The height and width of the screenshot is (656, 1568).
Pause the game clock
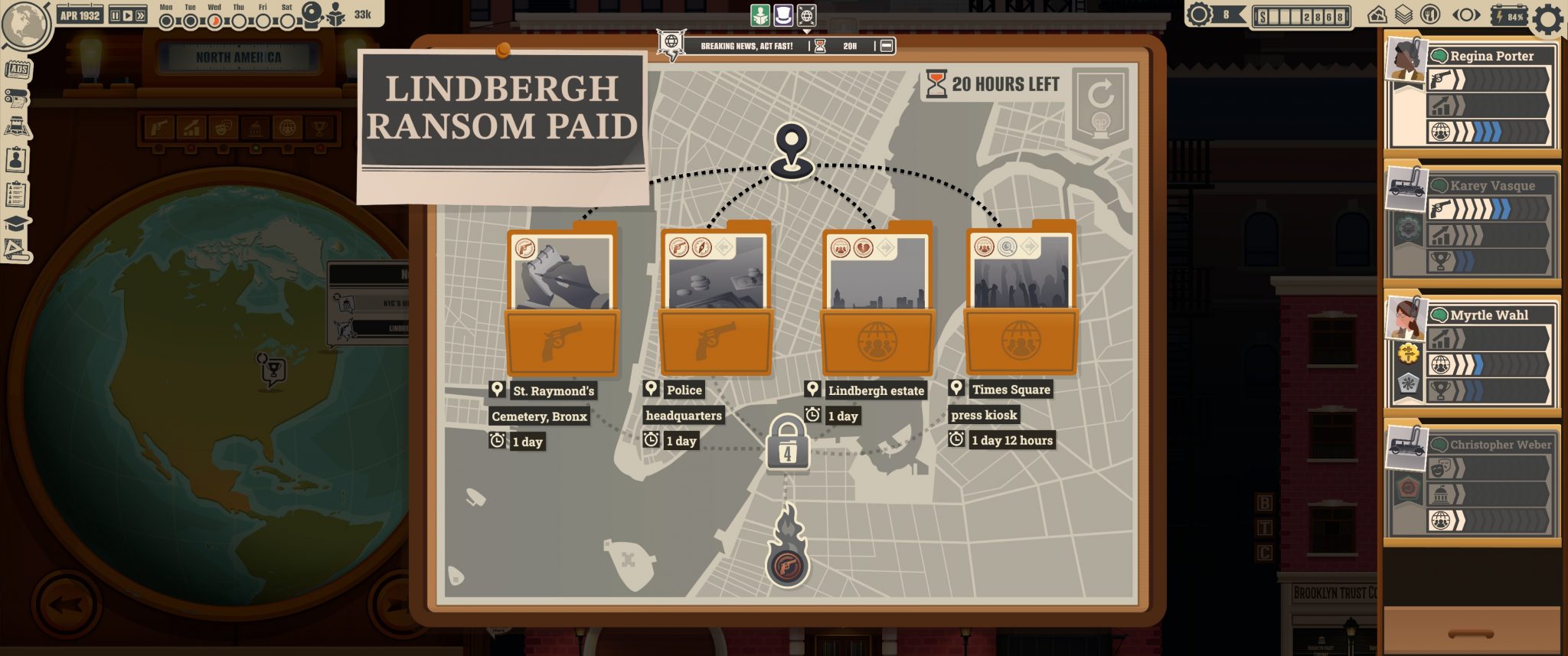[116, 15]
